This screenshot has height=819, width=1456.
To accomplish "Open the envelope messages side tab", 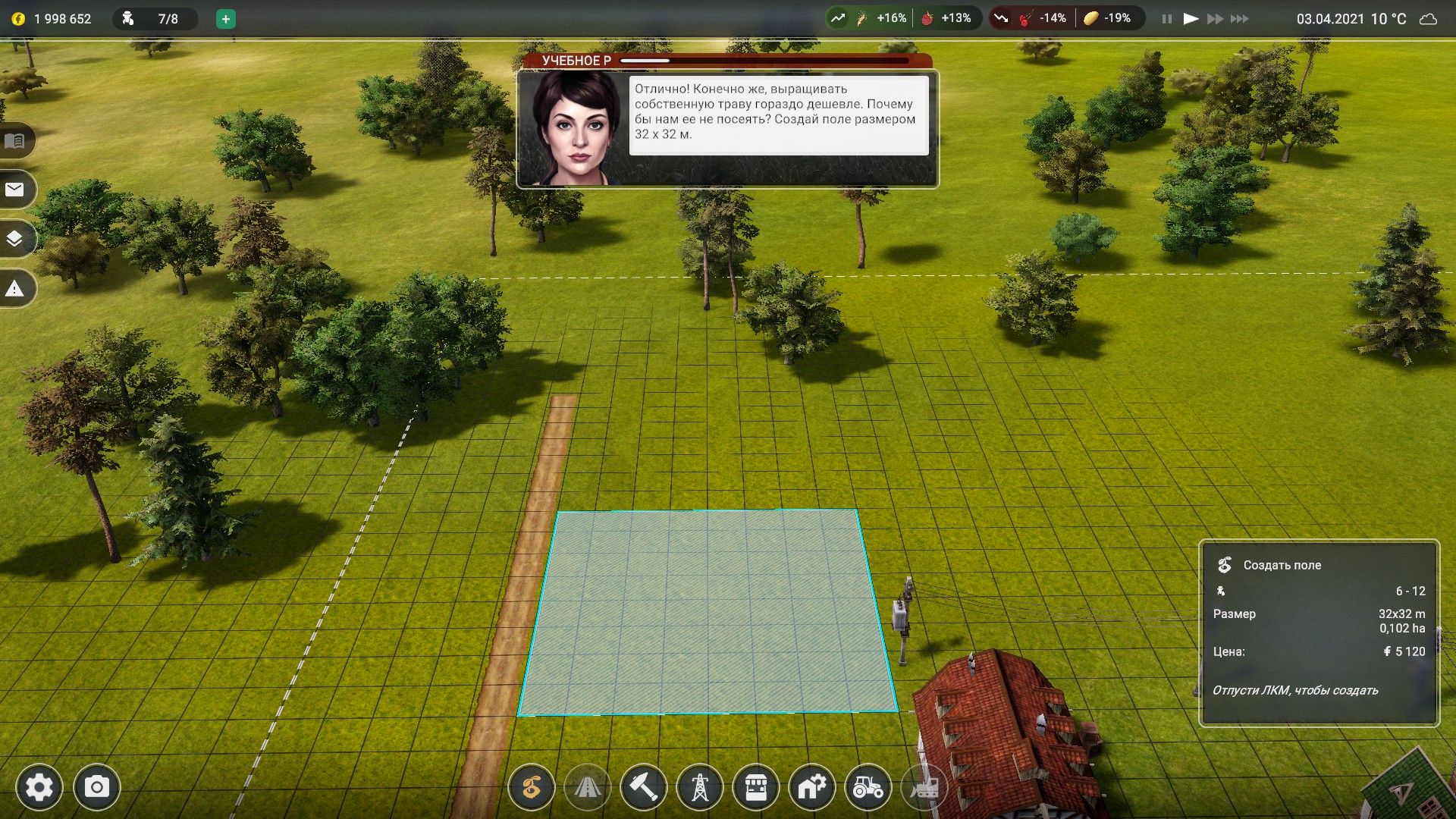I will (15, 190).
